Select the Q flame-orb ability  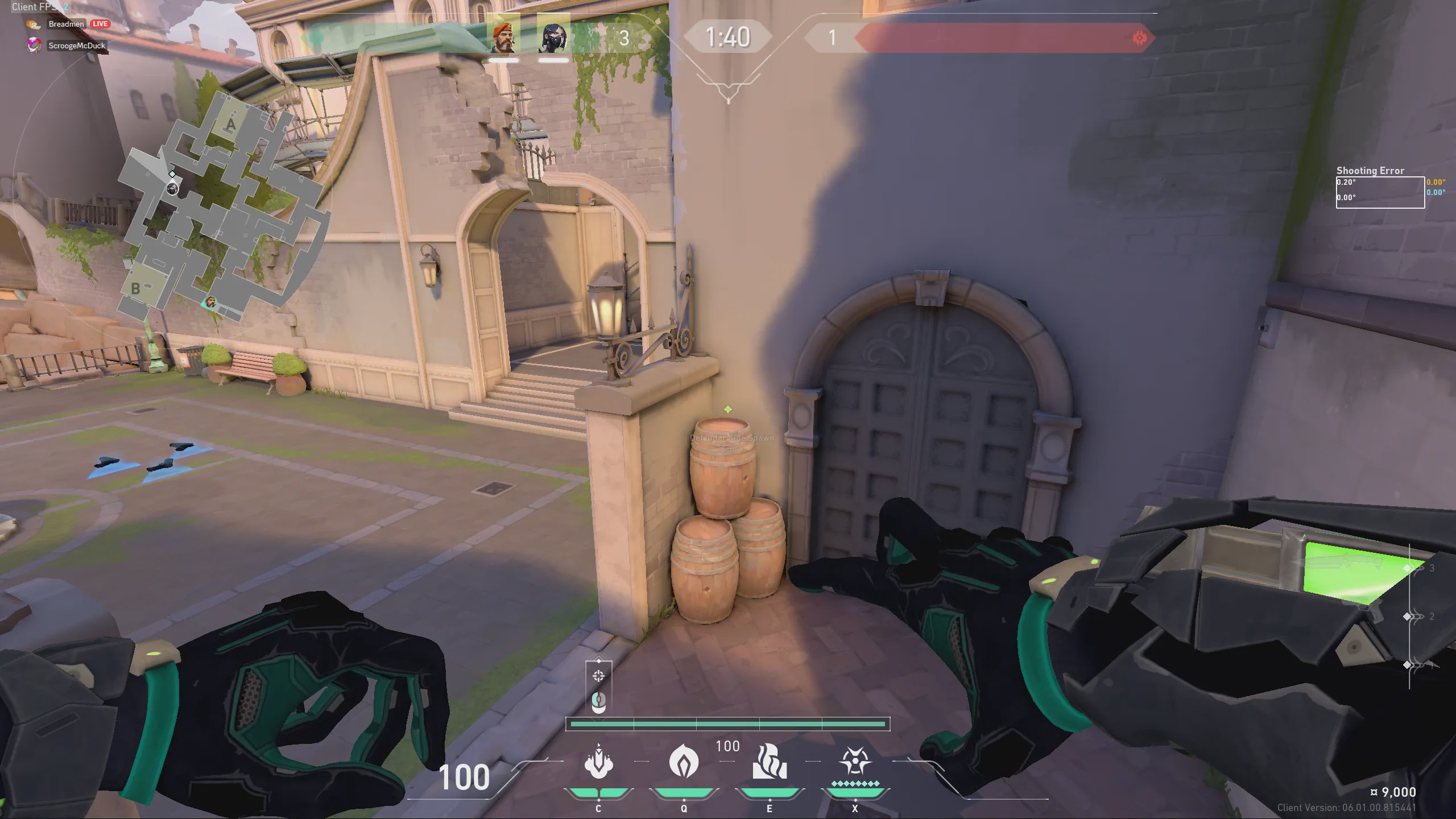(684, 762)
